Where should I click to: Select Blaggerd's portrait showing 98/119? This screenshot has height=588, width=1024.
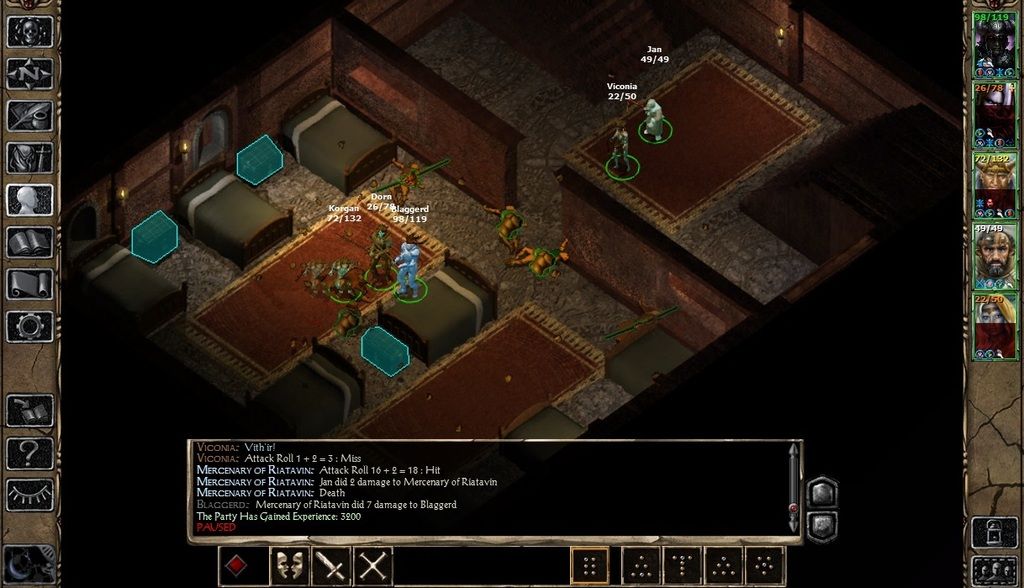[995, 46]
